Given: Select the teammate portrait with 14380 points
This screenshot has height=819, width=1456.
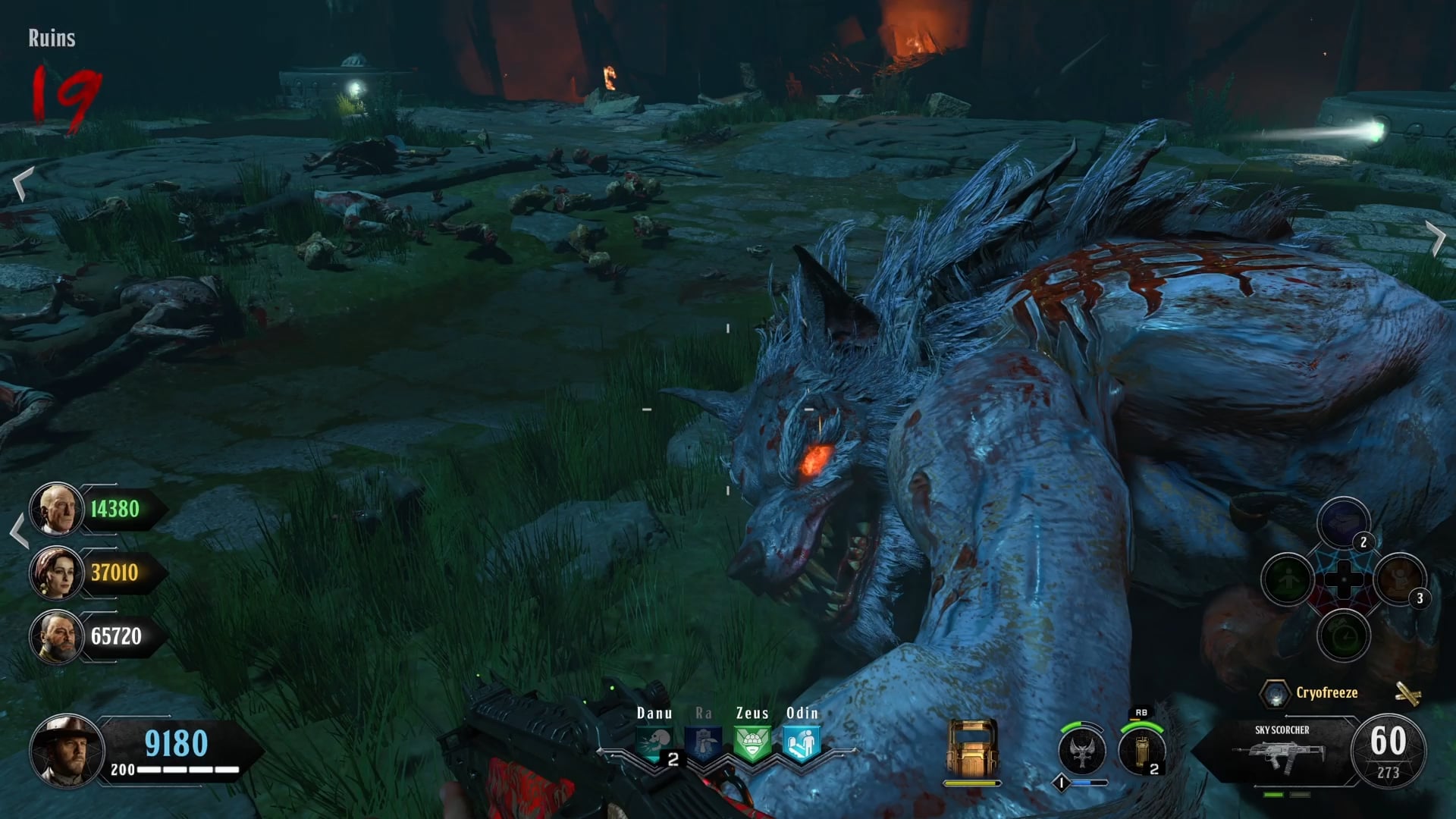Looking at the screenshot, I should (x=56, y=509).
